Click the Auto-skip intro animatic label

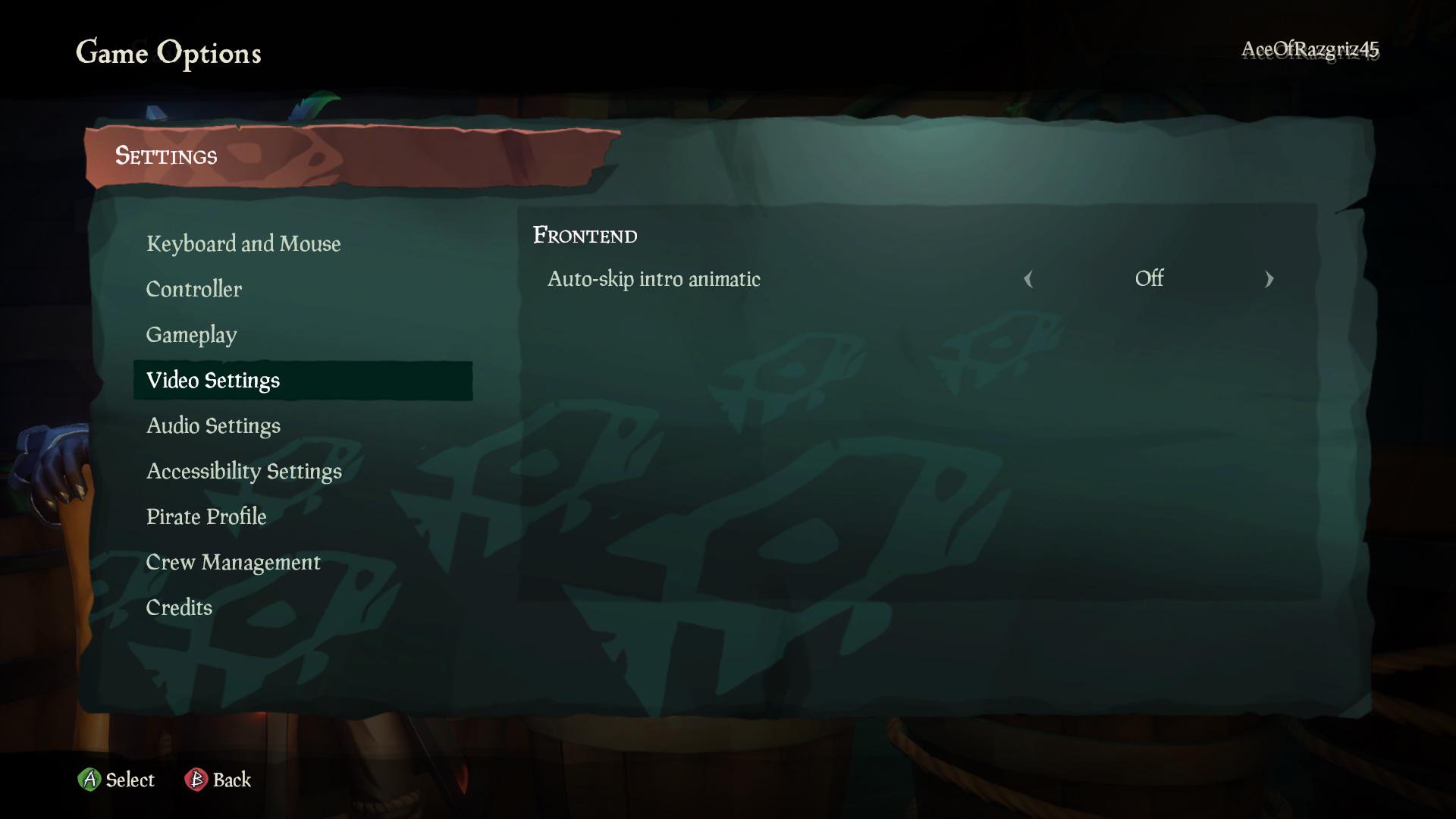pyautogui.click(x=654, y=279)
